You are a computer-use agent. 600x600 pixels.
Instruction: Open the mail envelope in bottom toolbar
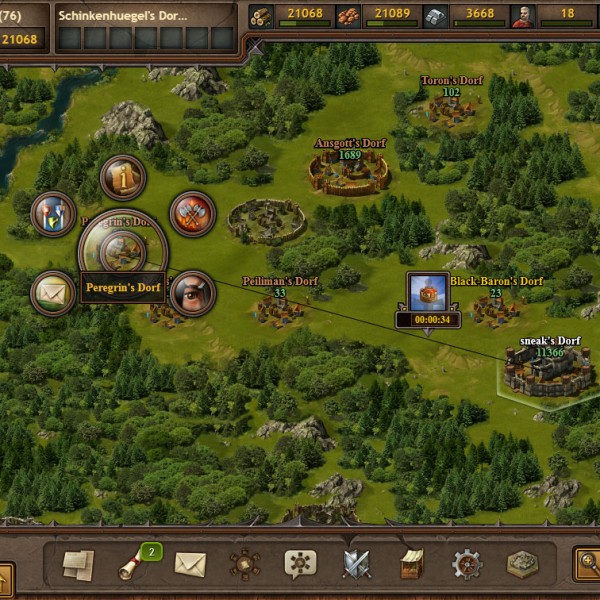[x=190, y=565]
